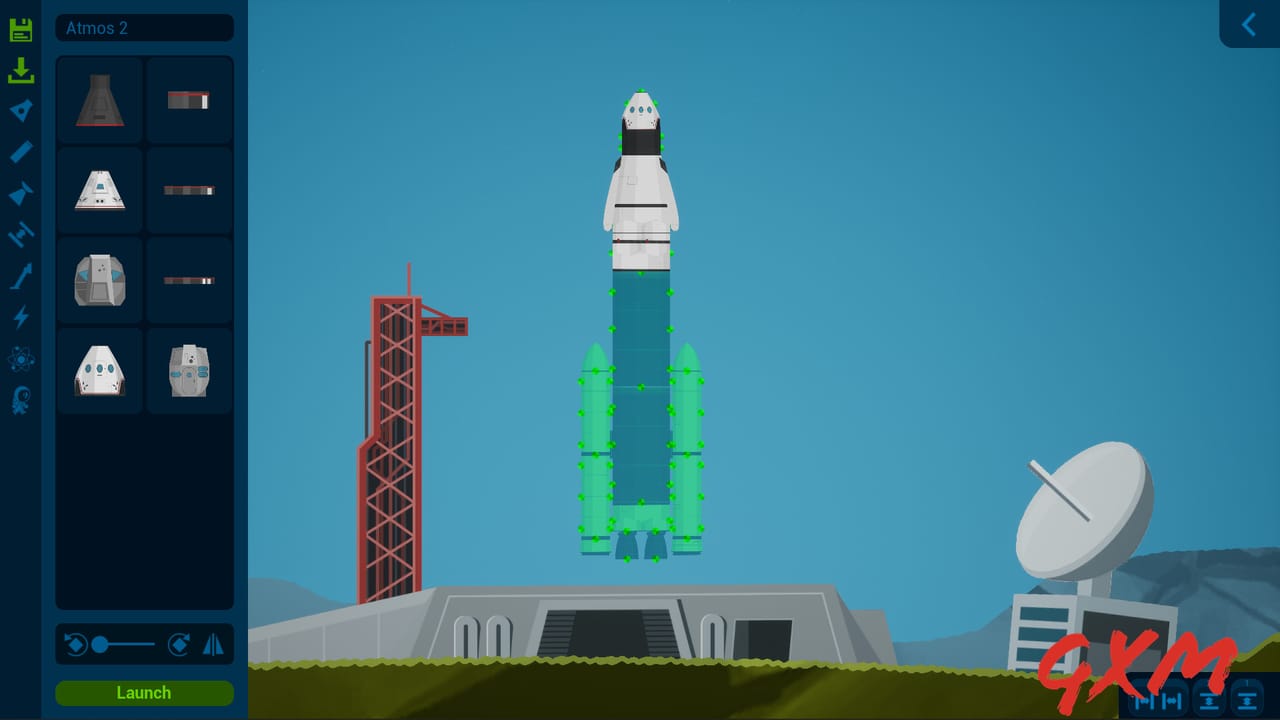Flip the selected part horizontally
Screen dimensions: 1280x720
pyautogui.click(x=214, y=644)
